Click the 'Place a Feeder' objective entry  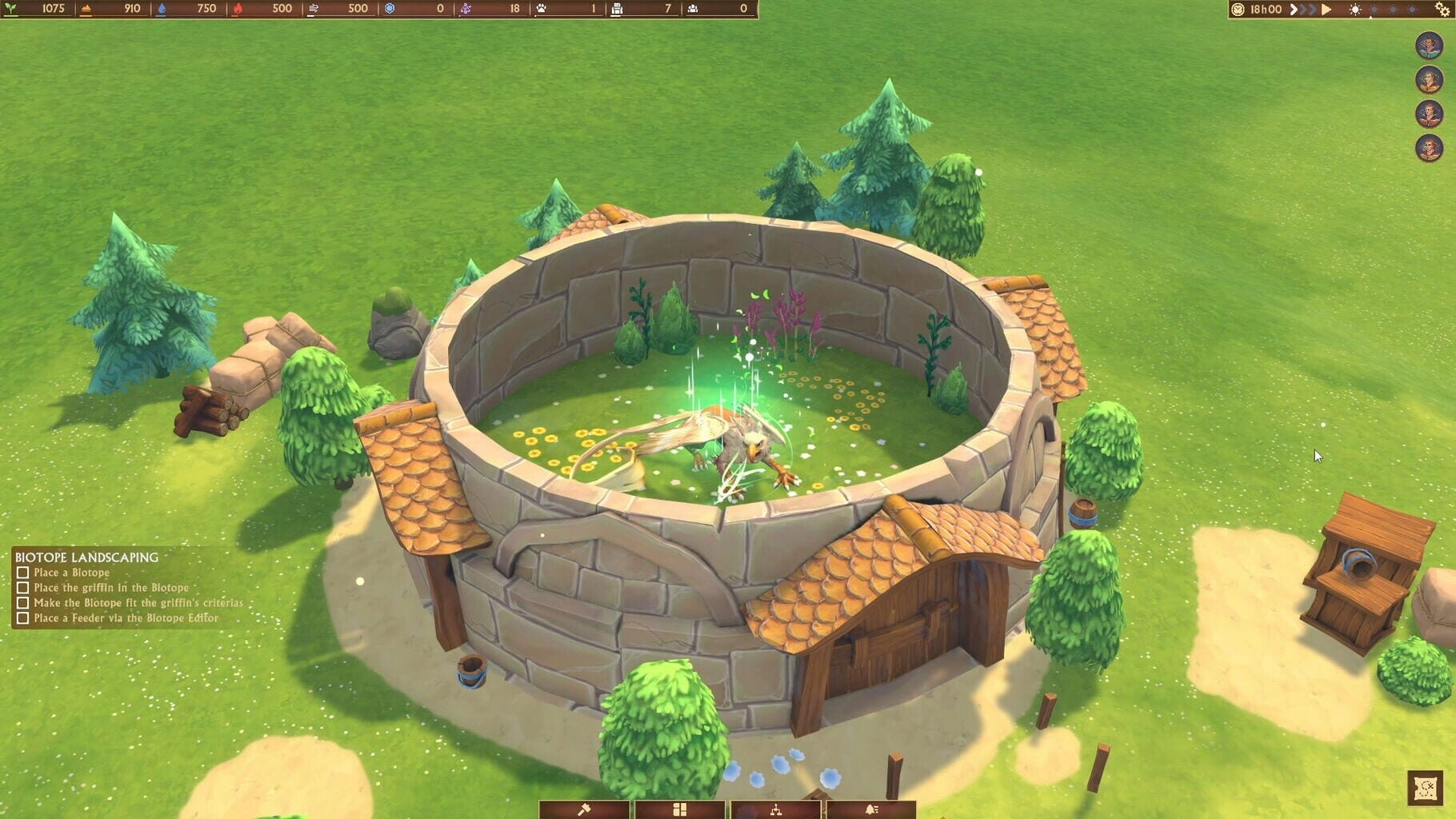point(126,618)
